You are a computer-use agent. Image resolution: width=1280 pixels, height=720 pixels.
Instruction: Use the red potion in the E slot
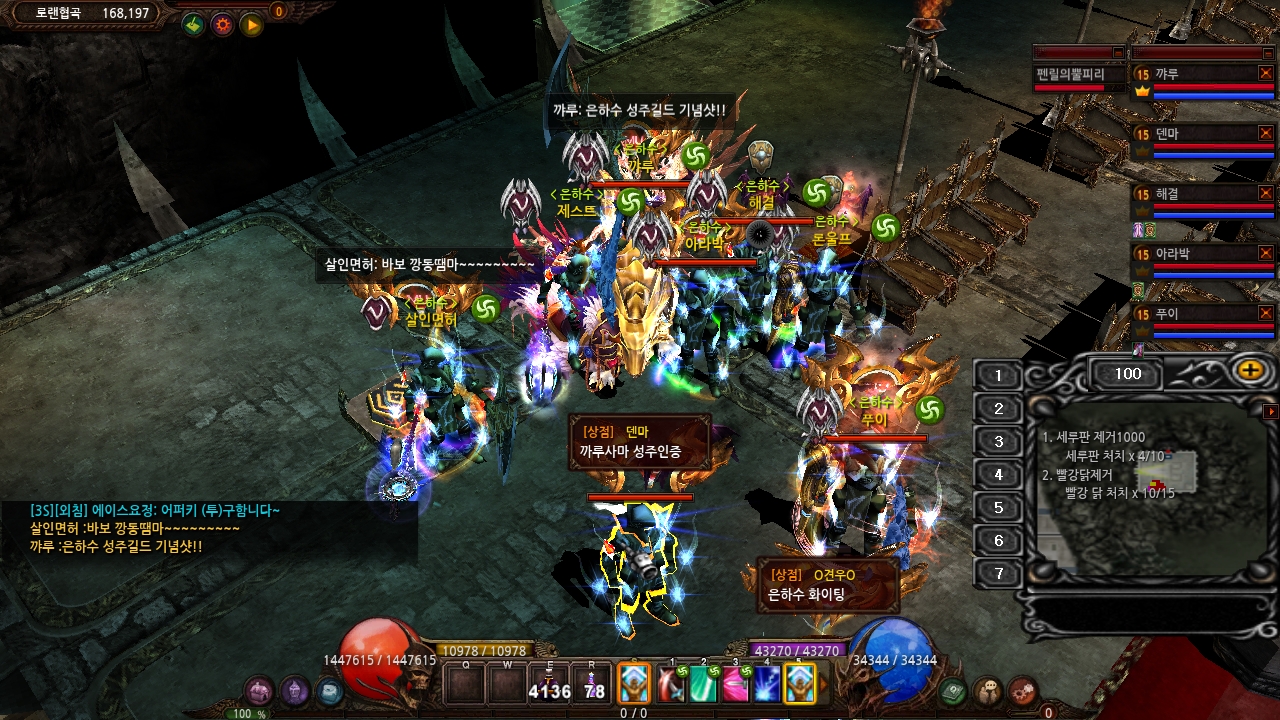[549, 683]
